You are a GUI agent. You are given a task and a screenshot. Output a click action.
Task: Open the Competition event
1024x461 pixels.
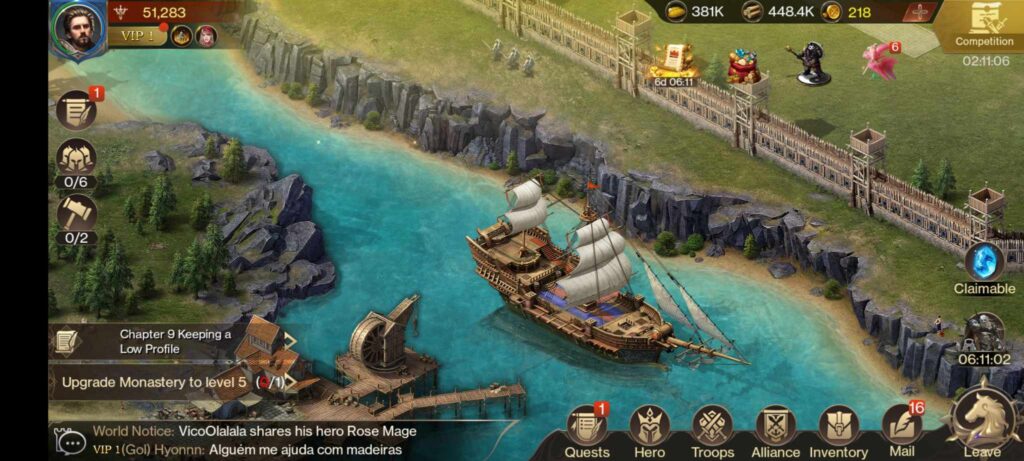click(984, 27)
